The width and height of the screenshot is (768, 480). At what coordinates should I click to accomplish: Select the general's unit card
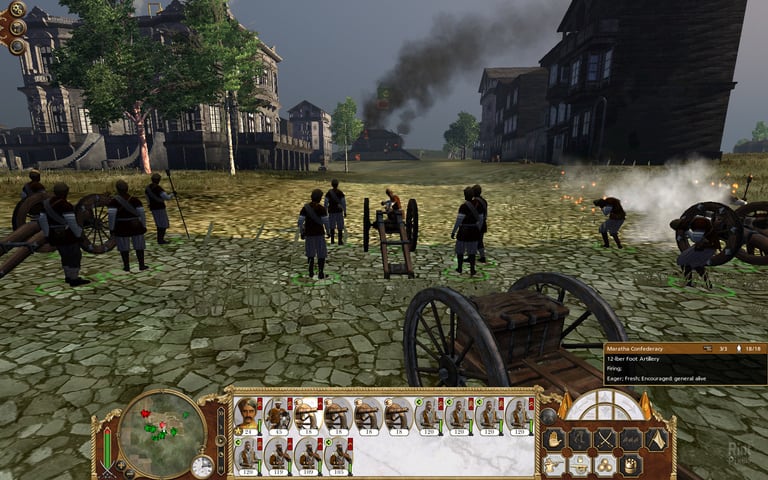tap(247, 416)
